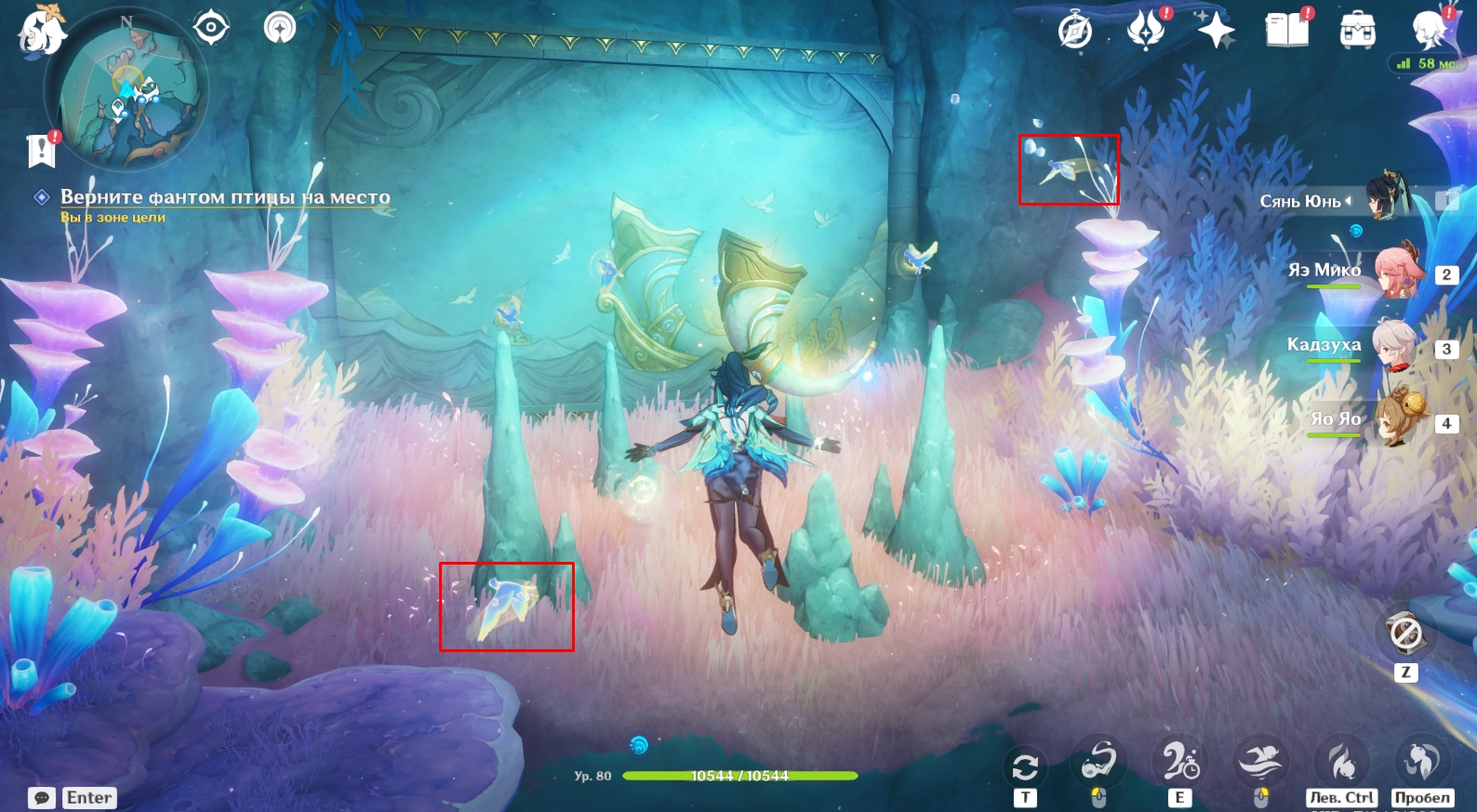
Task: Click the eye icon beside the minimap
Action: [211, 27]
